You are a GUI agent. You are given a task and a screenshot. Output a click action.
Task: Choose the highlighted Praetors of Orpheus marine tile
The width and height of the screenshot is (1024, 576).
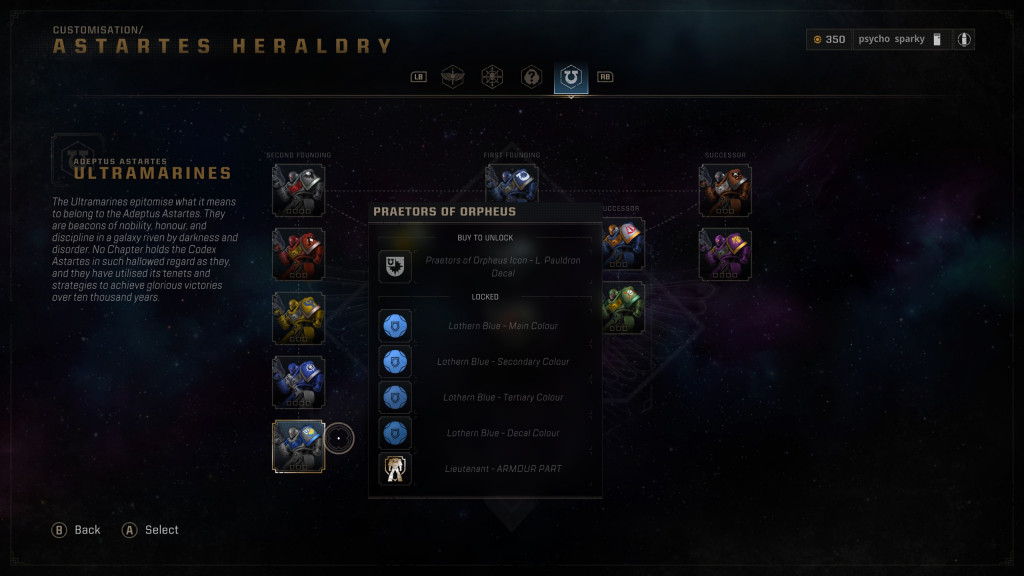(x=298, y=446)
